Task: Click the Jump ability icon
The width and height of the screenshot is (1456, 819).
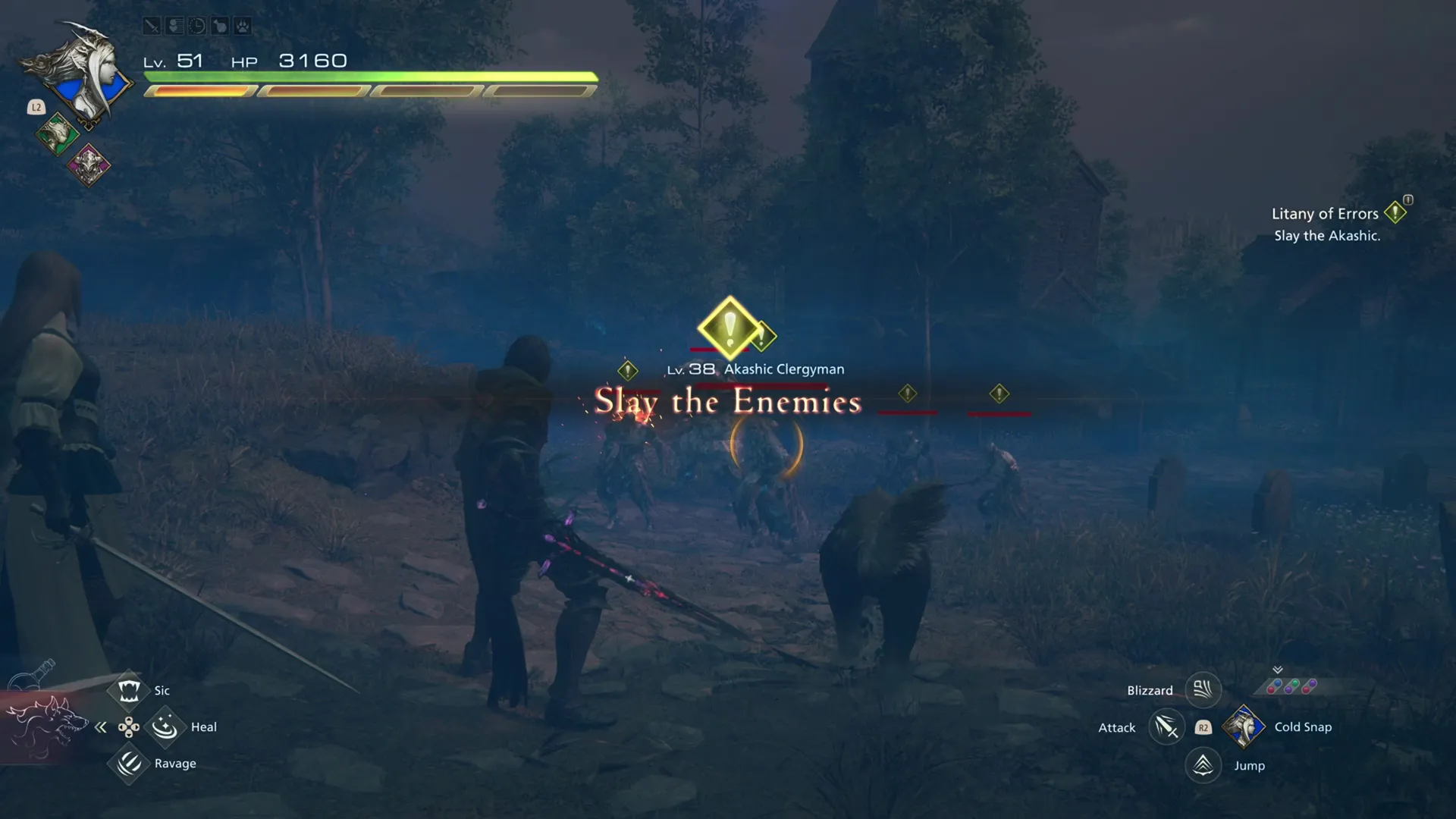Action: pos(1202,765)
